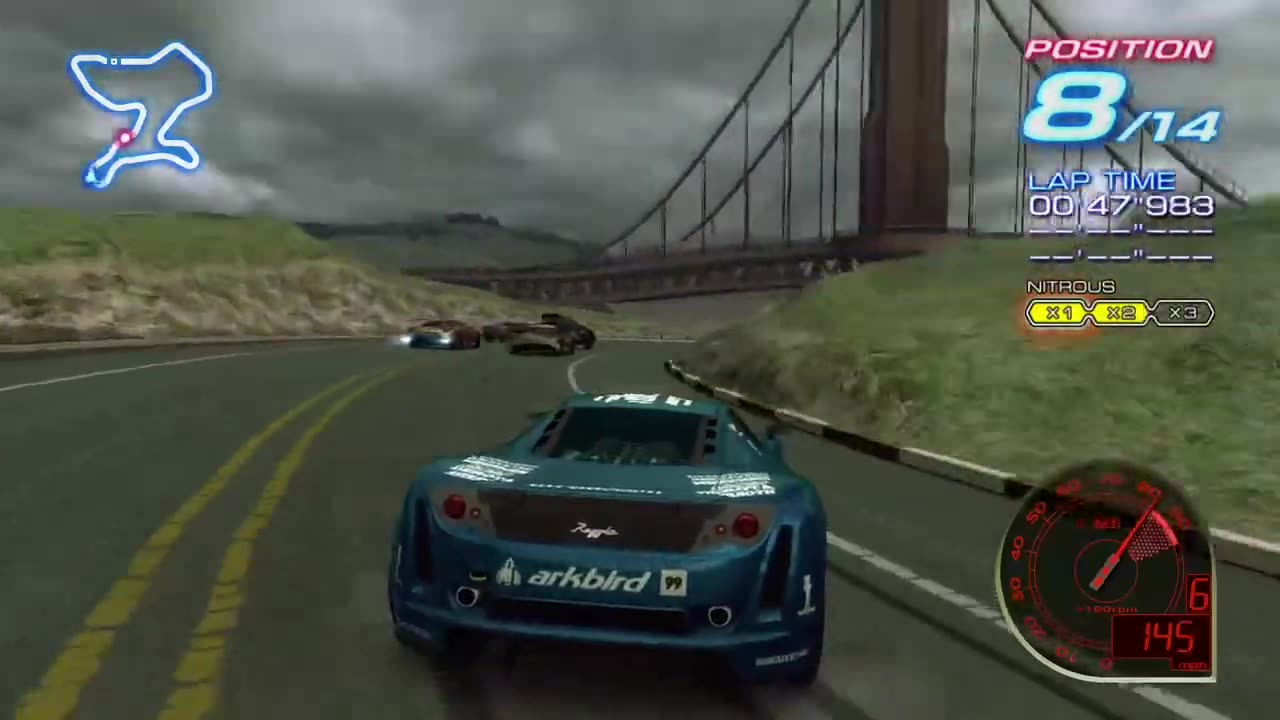Select the red player dot on the minimap
Image resolution: width=1280 pixels, height=720 pixels.
124,138
